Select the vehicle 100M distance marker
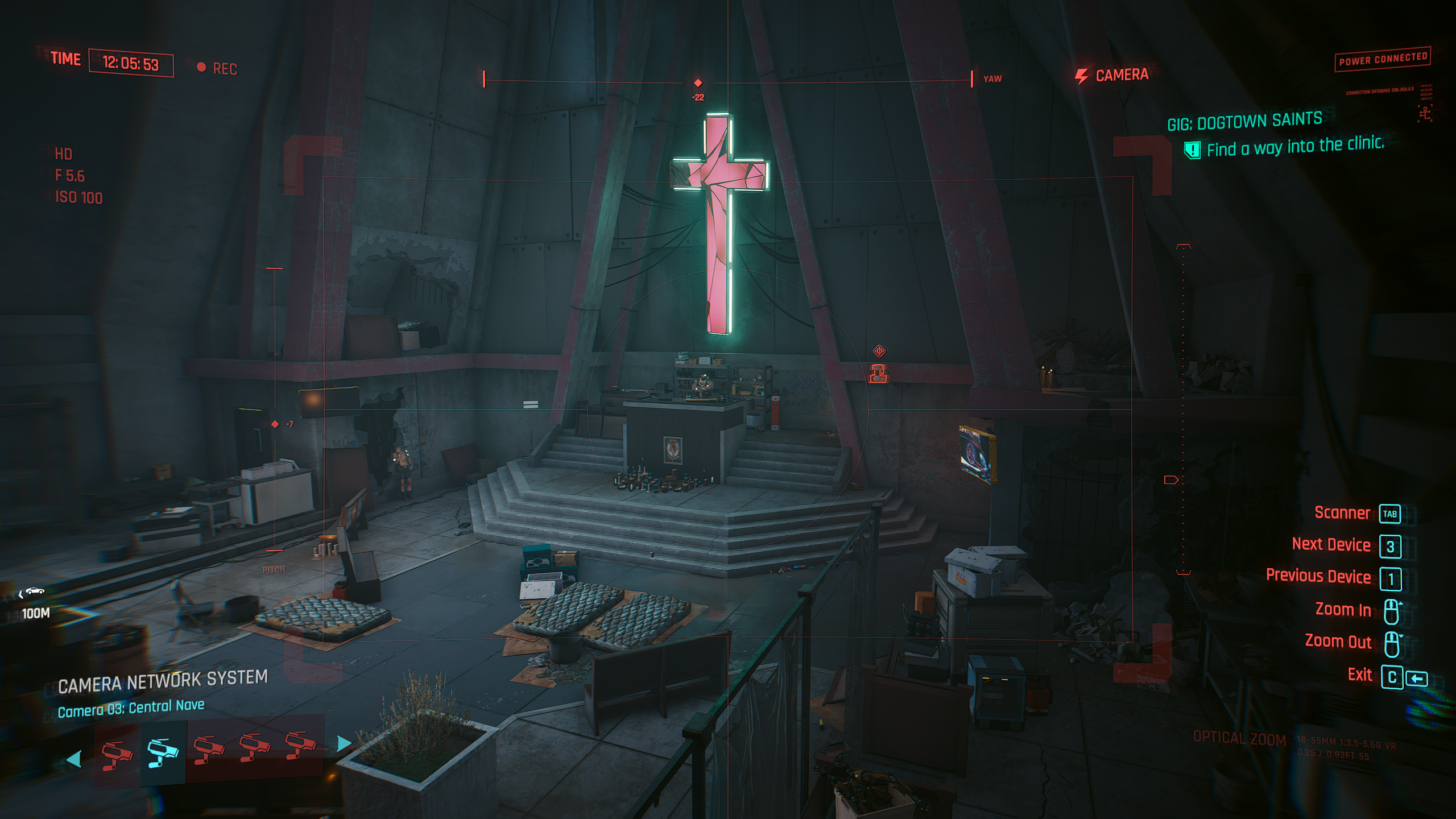This screenshot has width=1456, height=819. coord(34,602)
